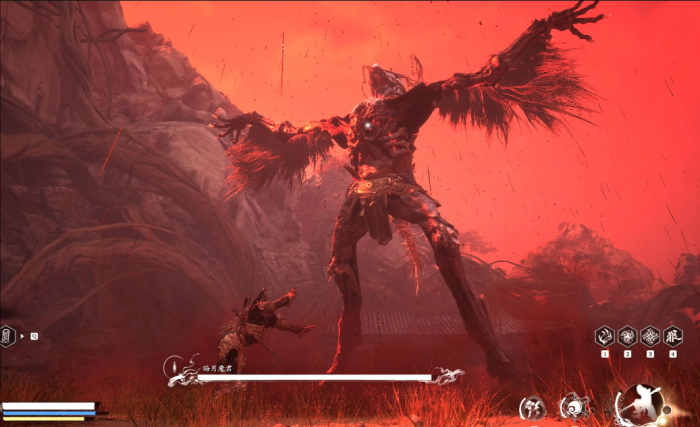The width and height of the screenshot is (700, 427).
Task: Use the transformation skill icon beside the spiral
Action: pos(532,406)
